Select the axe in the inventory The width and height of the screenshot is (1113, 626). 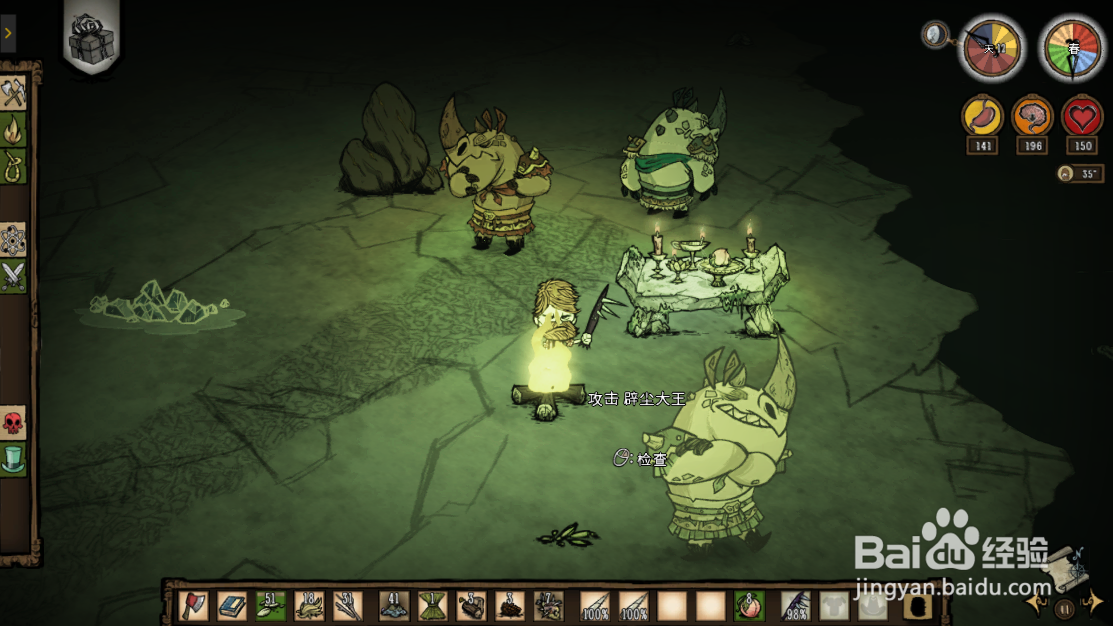click(x=194, y=606)
